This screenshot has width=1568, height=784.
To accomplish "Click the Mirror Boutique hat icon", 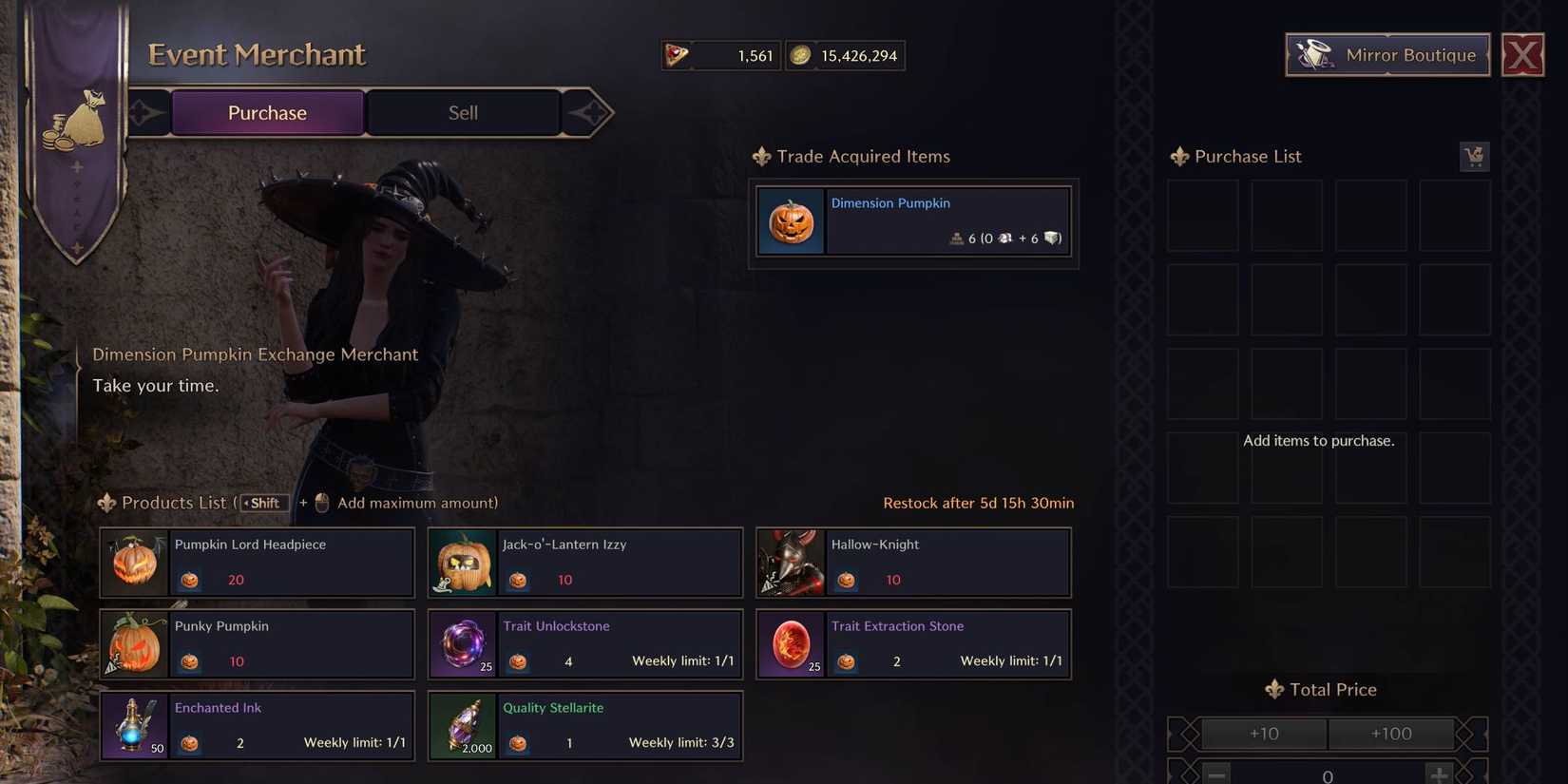I will click(1314, 54).
